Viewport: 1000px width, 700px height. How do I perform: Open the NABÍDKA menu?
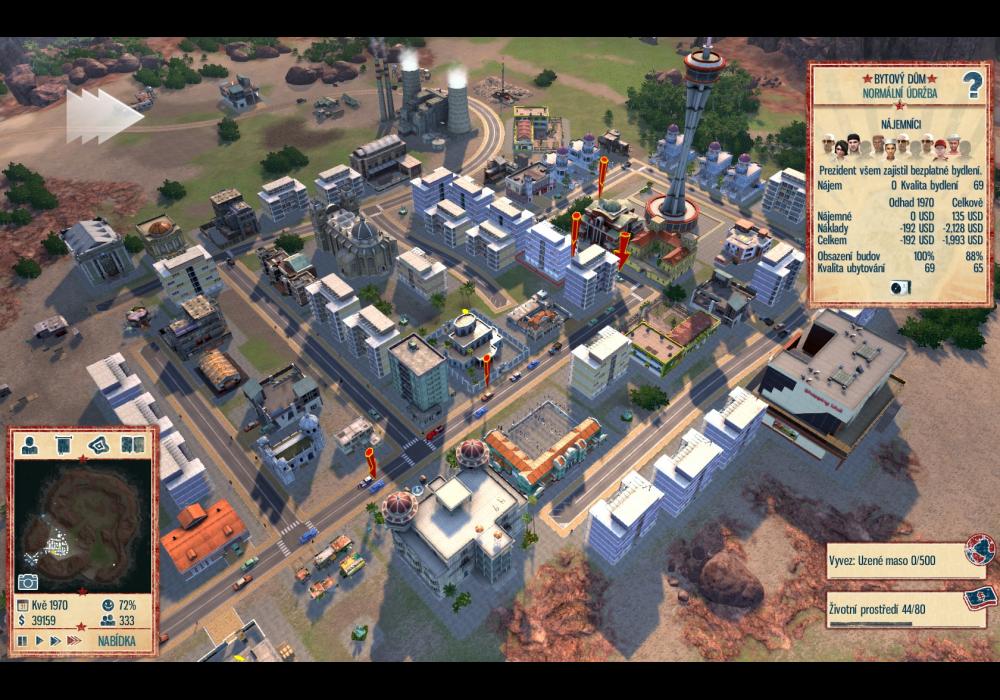(117, 640)
